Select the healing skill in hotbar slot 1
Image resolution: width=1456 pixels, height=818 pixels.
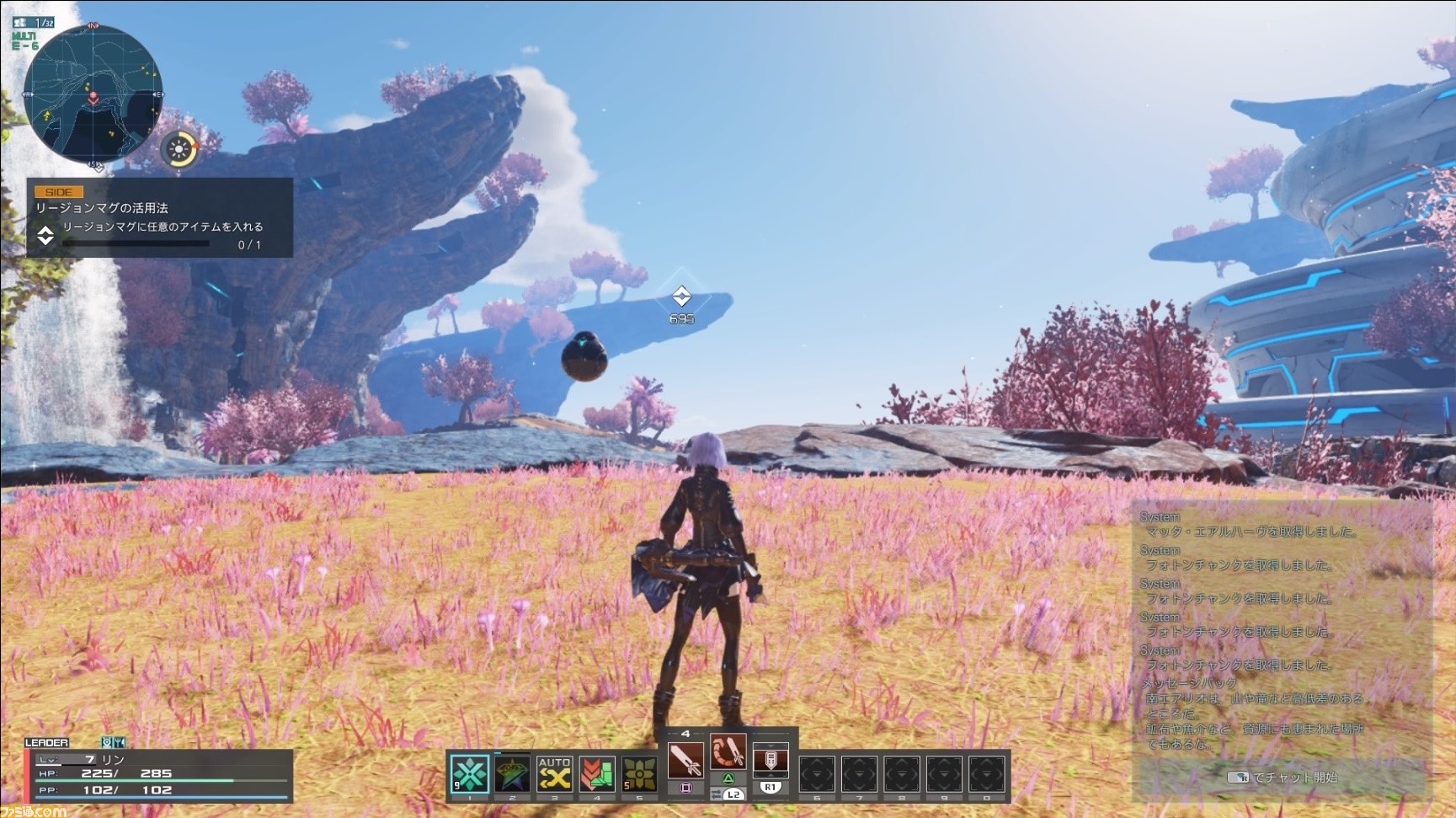470,775
